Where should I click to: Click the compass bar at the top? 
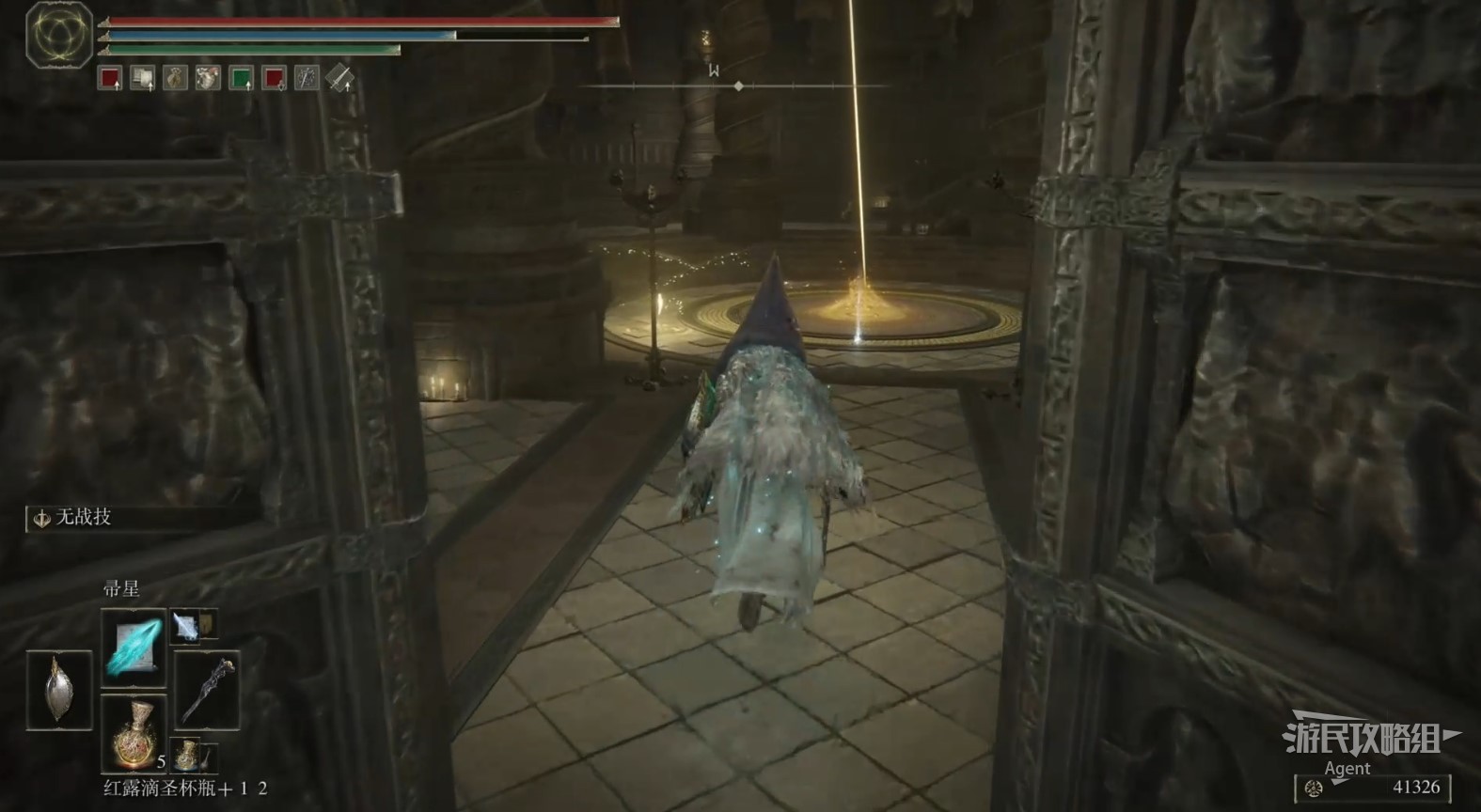(x=738, y=86)
